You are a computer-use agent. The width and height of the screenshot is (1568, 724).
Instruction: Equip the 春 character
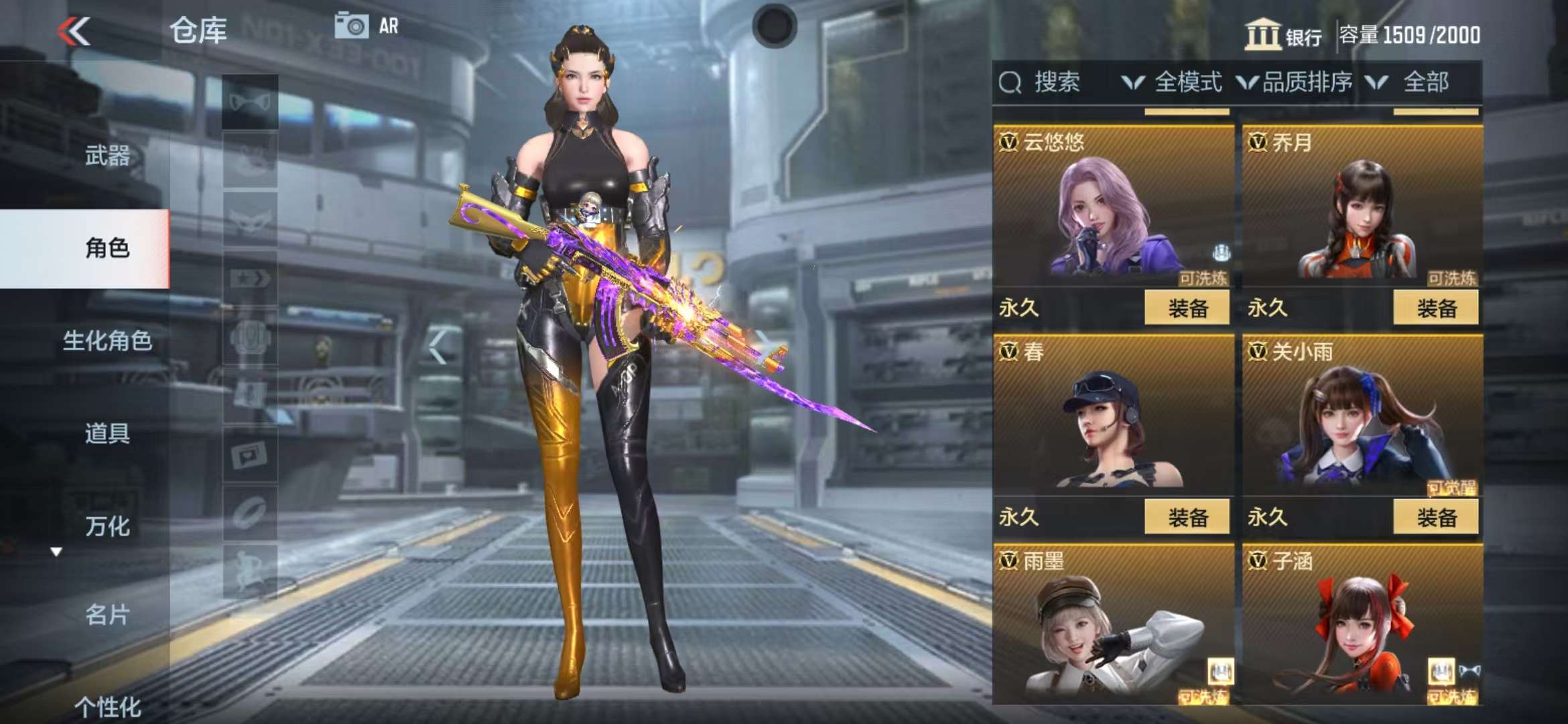pyautogui.click(x=1187, y=518)
